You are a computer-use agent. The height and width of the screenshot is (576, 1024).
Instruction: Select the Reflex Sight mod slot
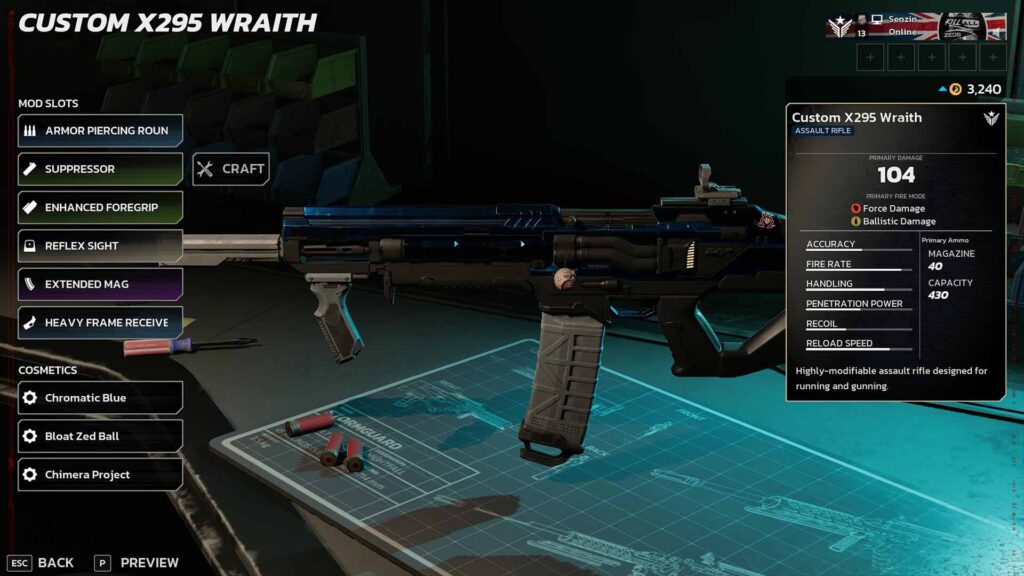[100, 246]
